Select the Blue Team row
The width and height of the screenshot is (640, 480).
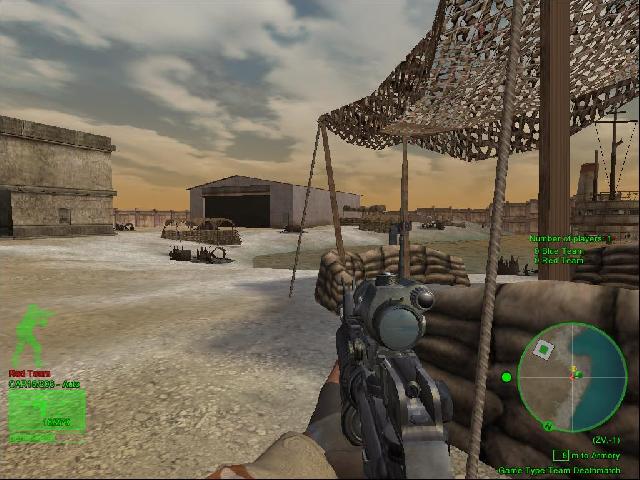click(x=561, y=251)
